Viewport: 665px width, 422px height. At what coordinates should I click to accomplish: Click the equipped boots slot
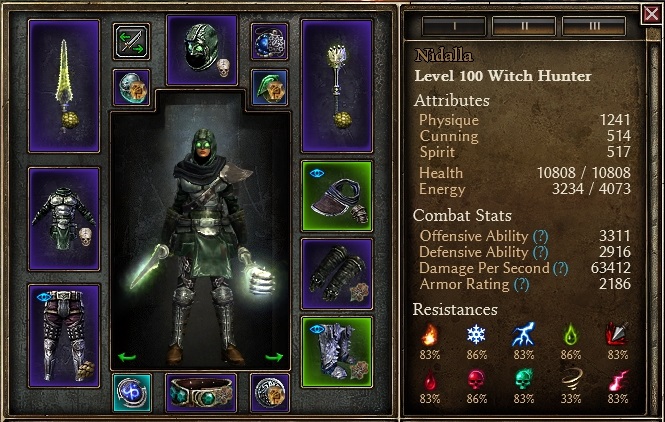click(337, 350)
